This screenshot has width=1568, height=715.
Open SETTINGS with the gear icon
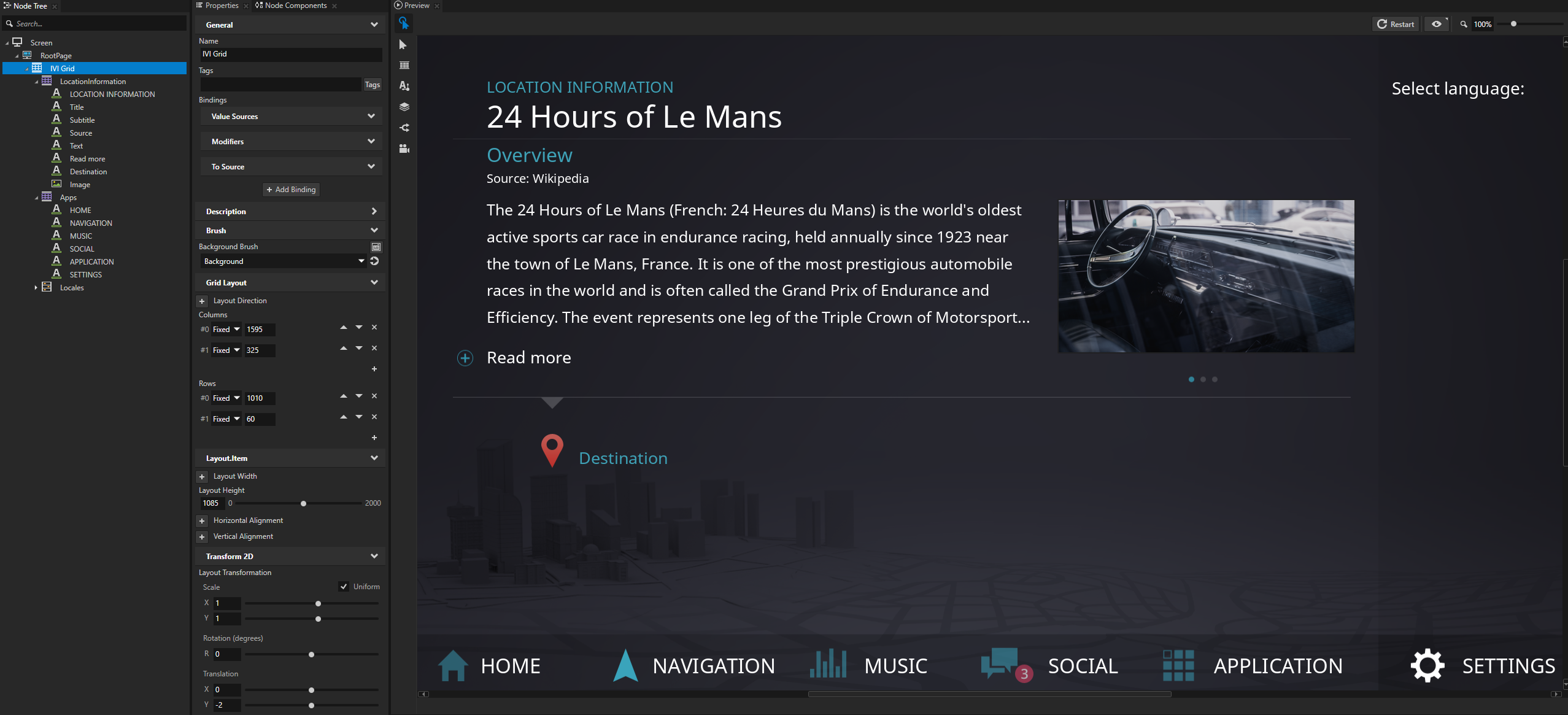coord(1482,665)
